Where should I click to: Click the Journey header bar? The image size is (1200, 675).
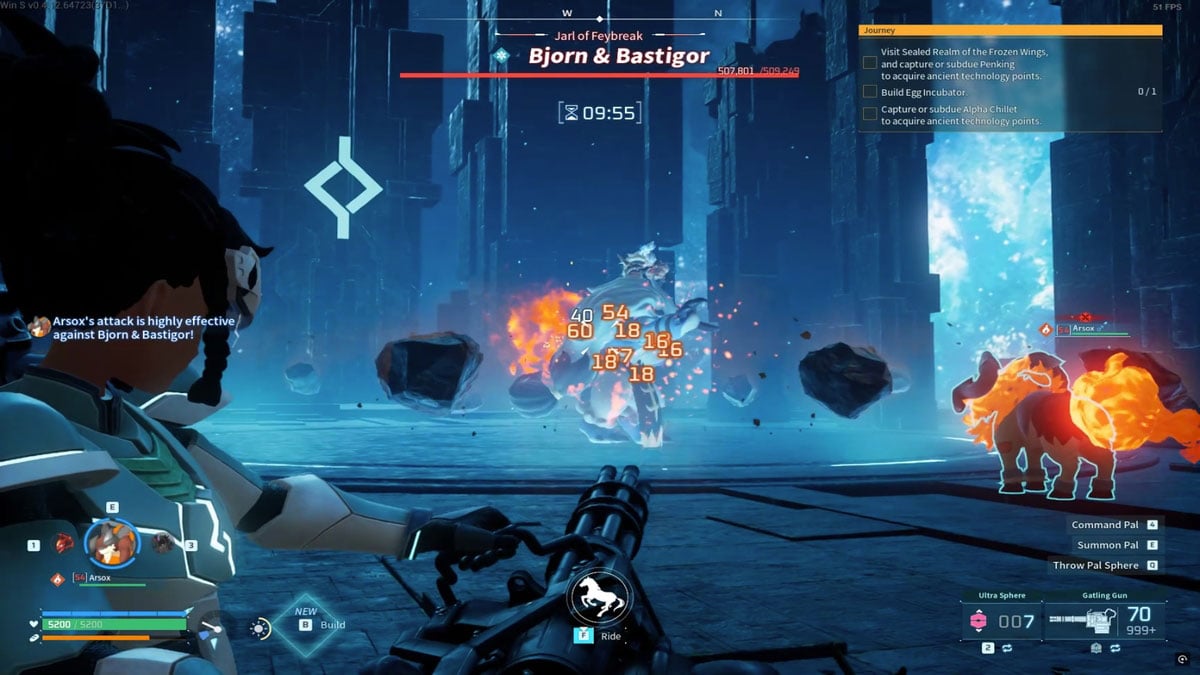click(x=1010, y=31)
